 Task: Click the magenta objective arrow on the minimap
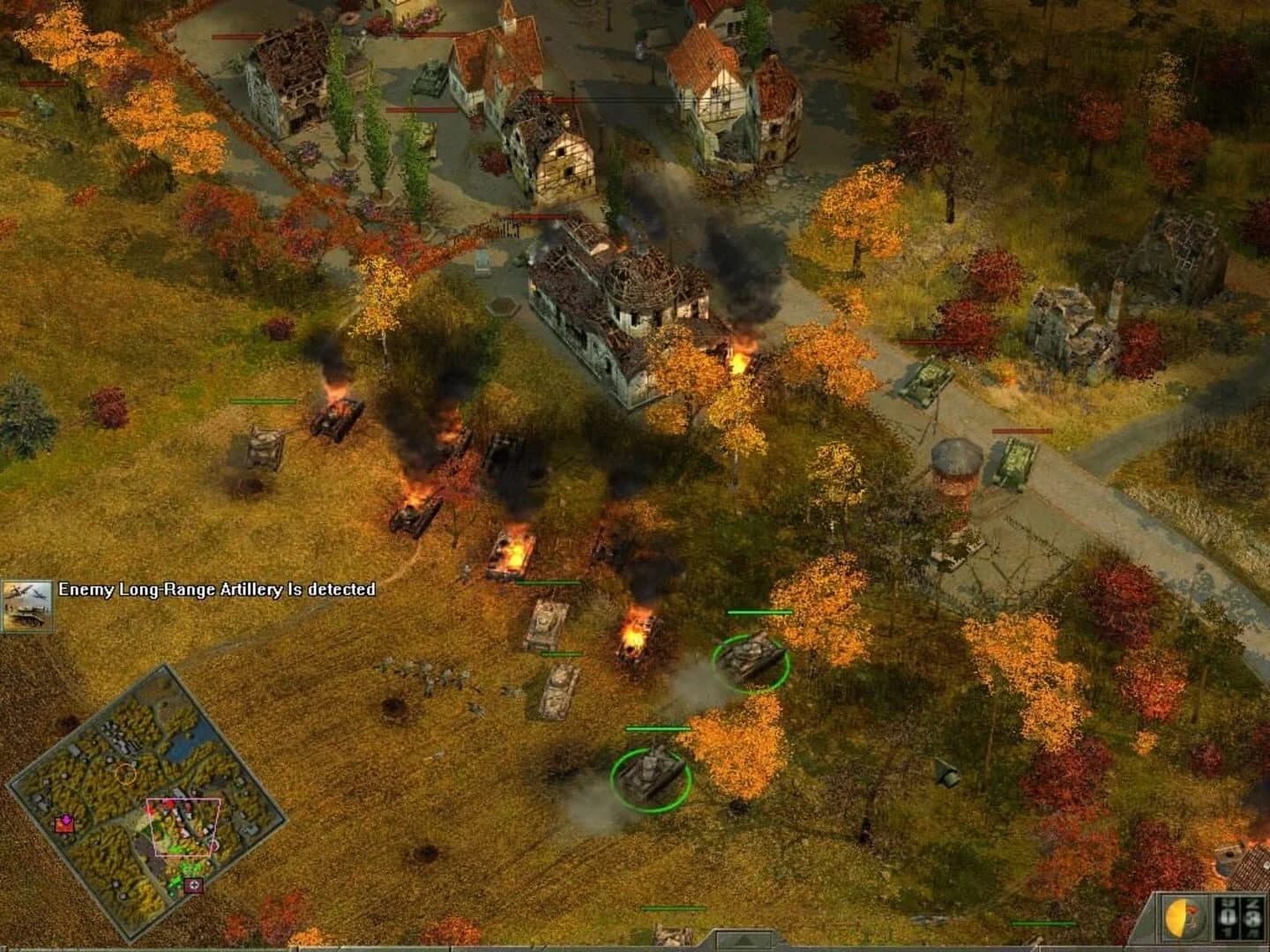pos(66,820)
